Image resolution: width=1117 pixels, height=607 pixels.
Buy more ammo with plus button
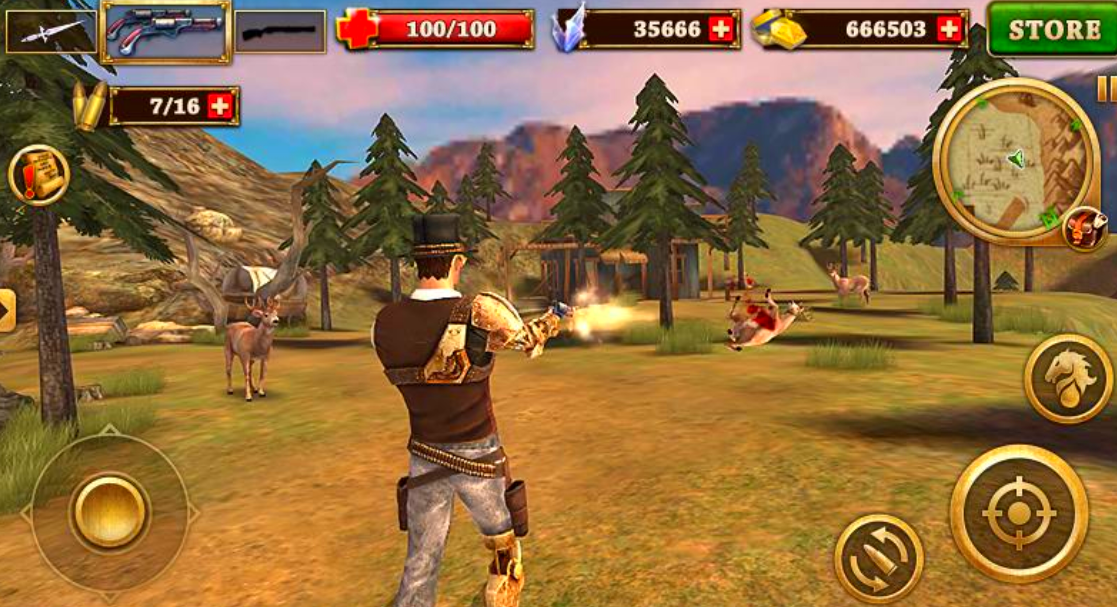click(x=221, y=106)
